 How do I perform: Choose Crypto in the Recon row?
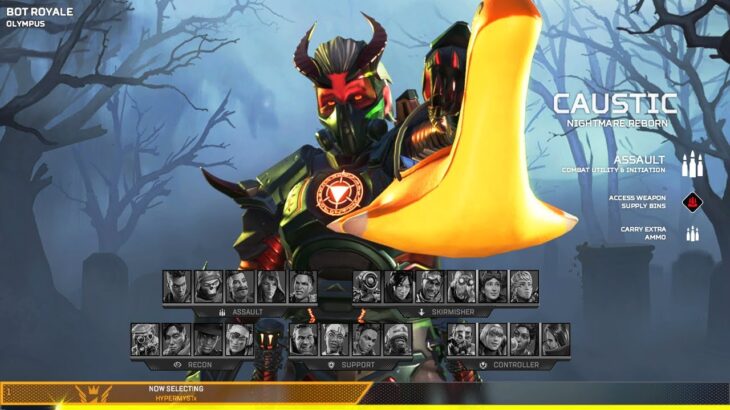coord(176,340)
